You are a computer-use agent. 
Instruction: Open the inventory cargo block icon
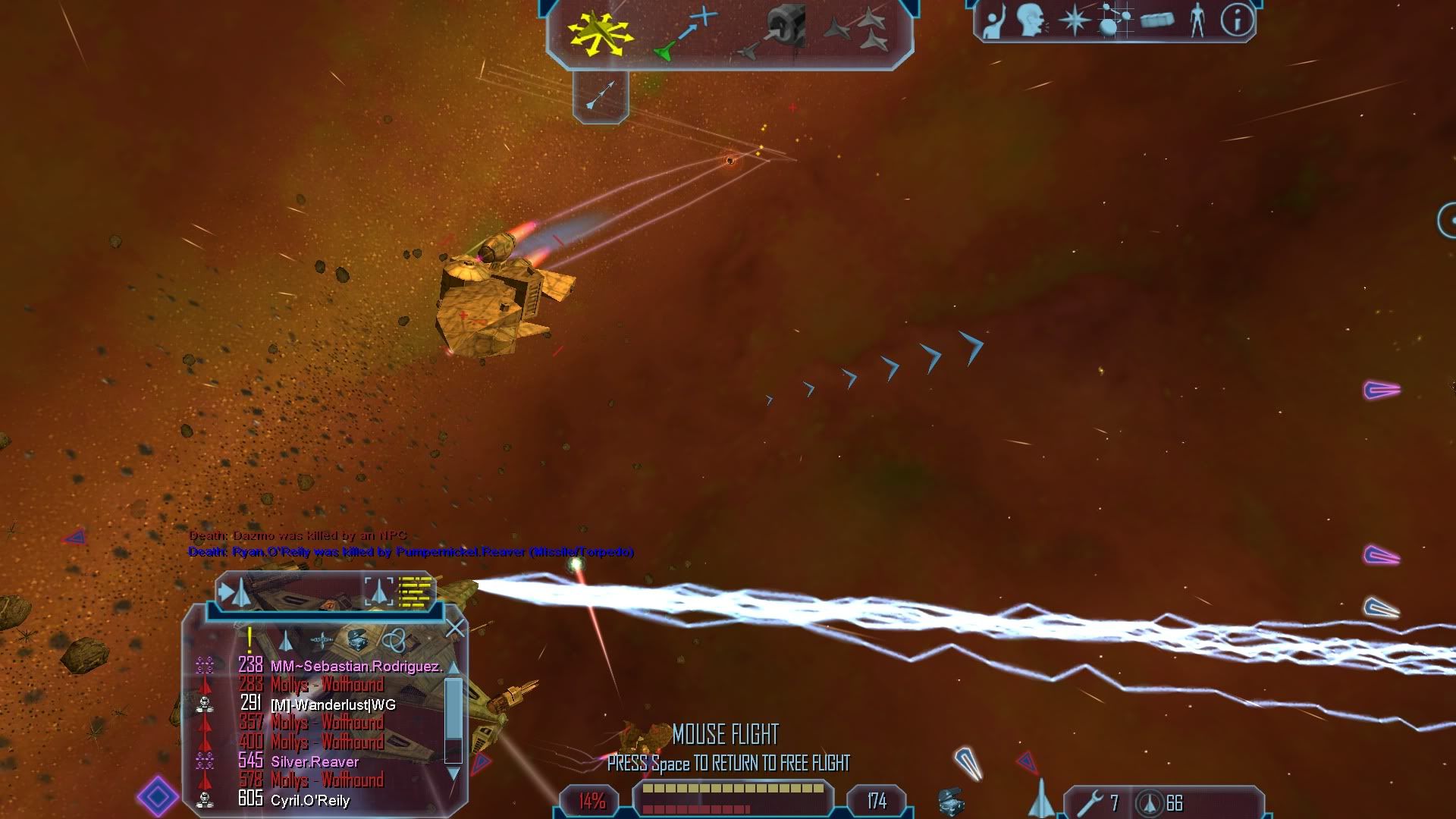[x=1156, y=20]
